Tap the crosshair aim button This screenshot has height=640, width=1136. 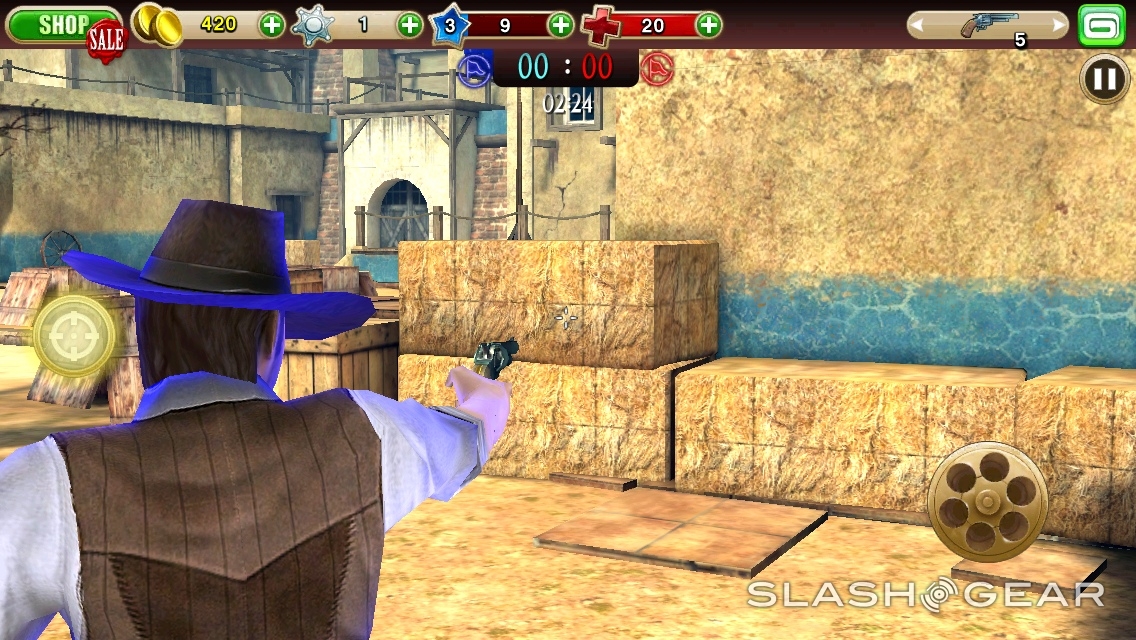[x=74, y=336]
